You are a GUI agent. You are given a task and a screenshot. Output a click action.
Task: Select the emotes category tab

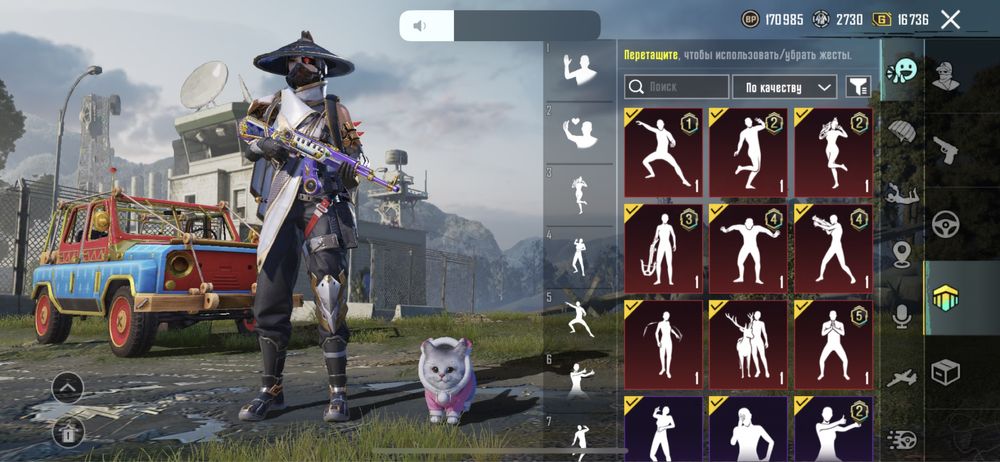coord(902,73)
